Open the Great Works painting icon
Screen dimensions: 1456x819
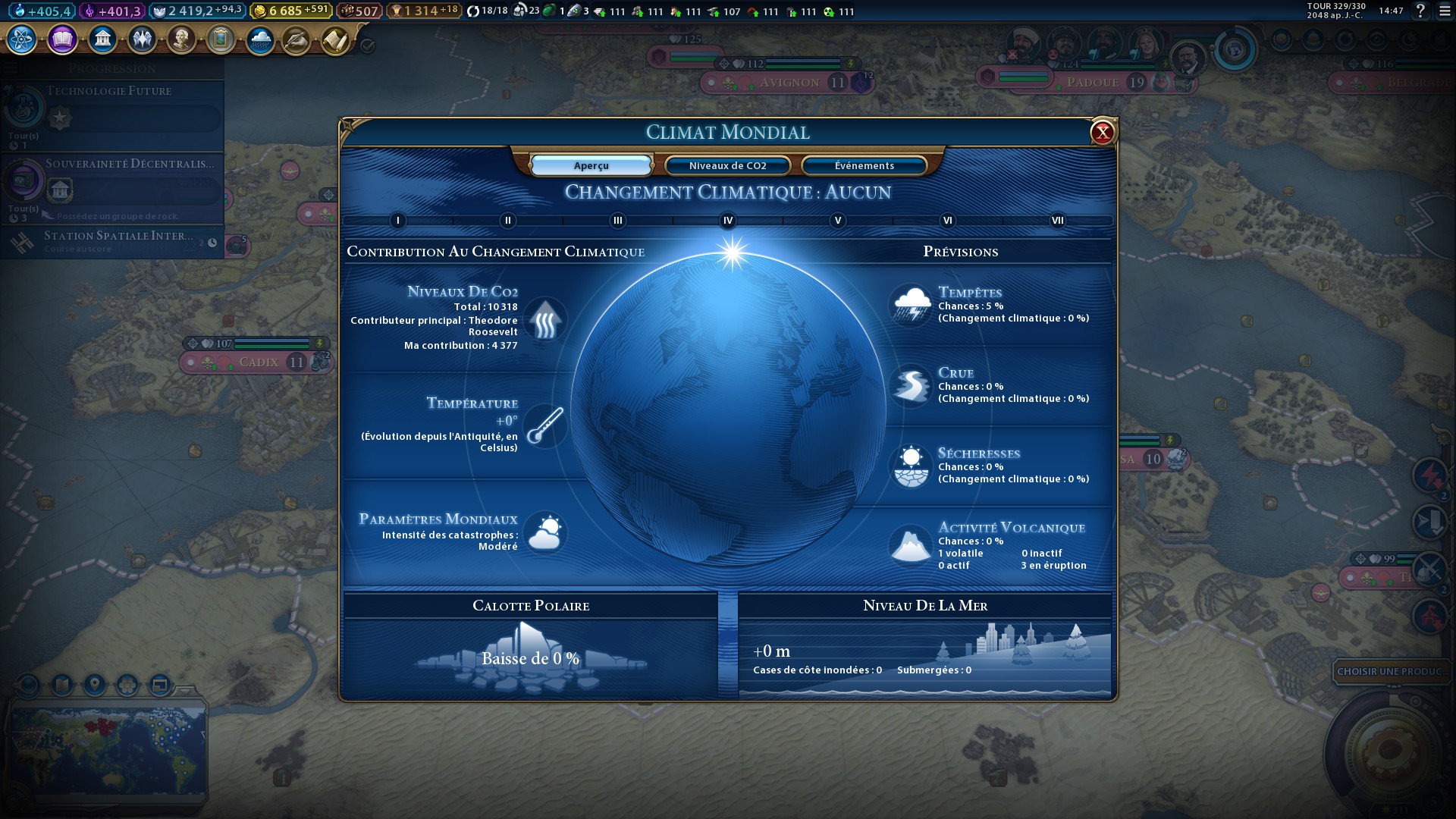click(221, 39)
